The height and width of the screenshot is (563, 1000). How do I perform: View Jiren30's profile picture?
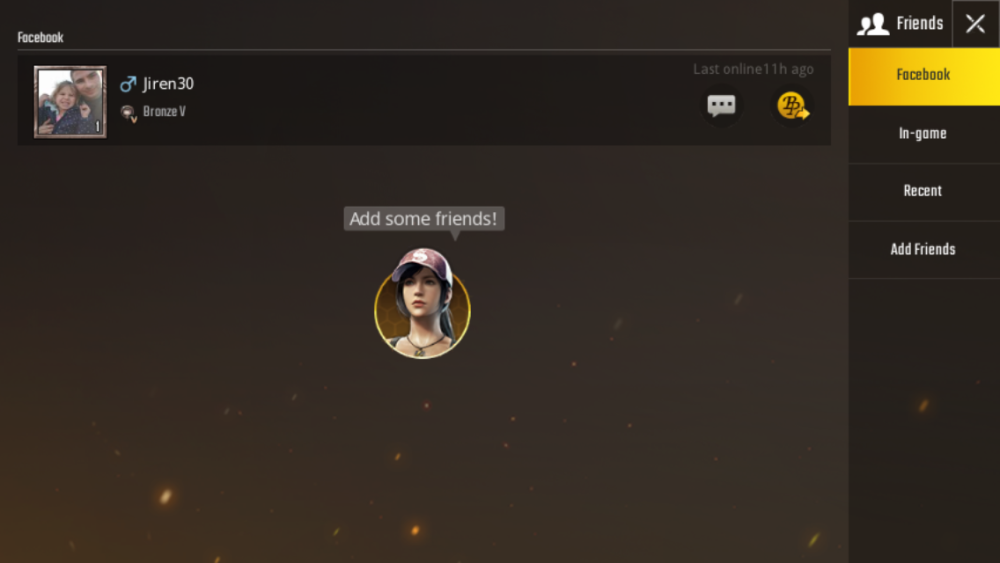pyautogui.click(x=70, y=102)
